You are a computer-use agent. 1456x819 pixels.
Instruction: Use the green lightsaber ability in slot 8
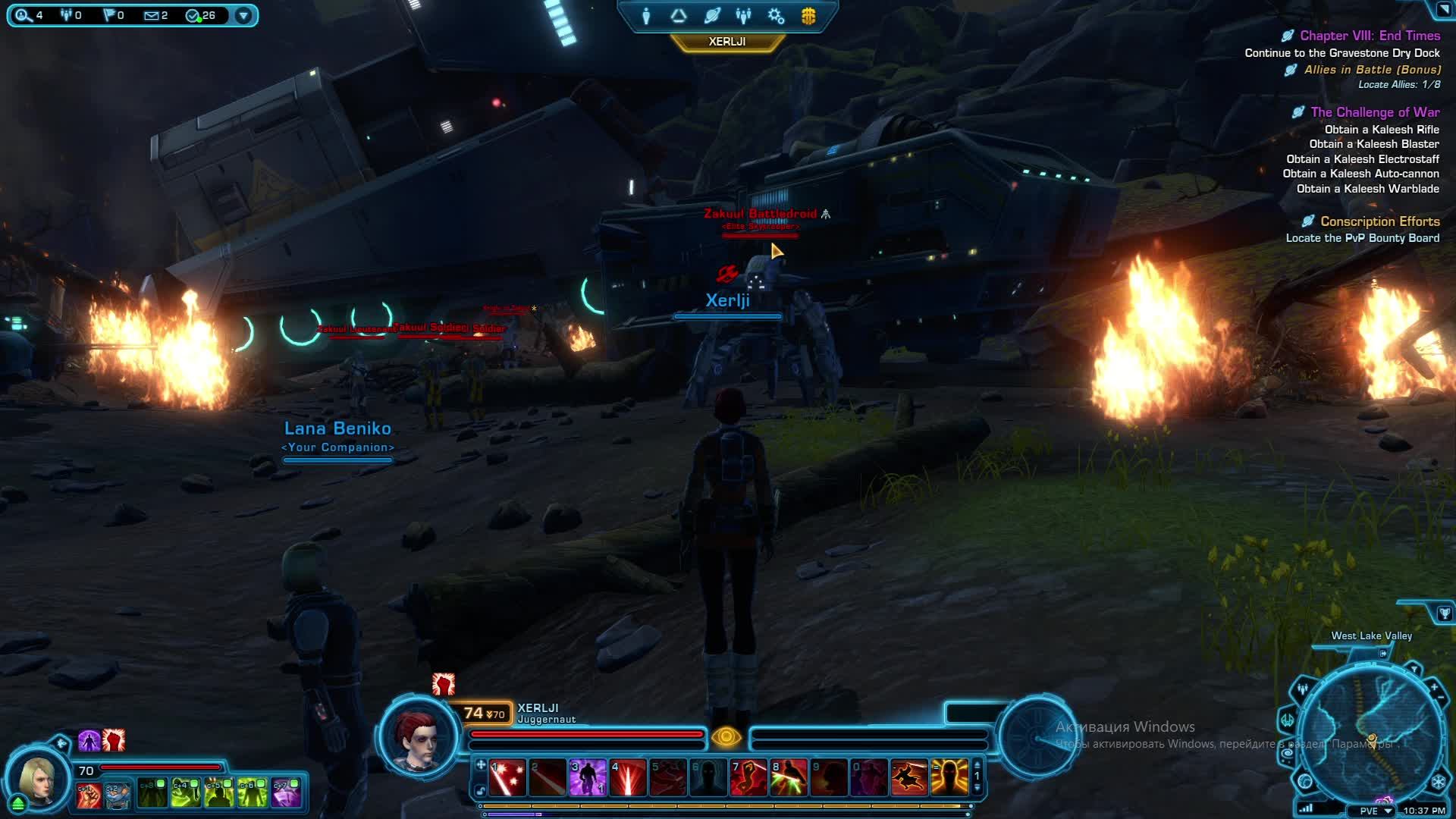(x=789, y=777)
